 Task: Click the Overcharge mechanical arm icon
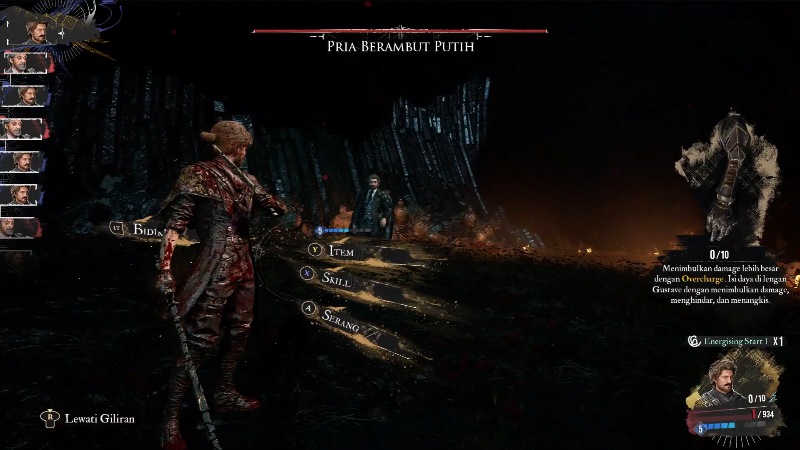(x=726, y=175)
